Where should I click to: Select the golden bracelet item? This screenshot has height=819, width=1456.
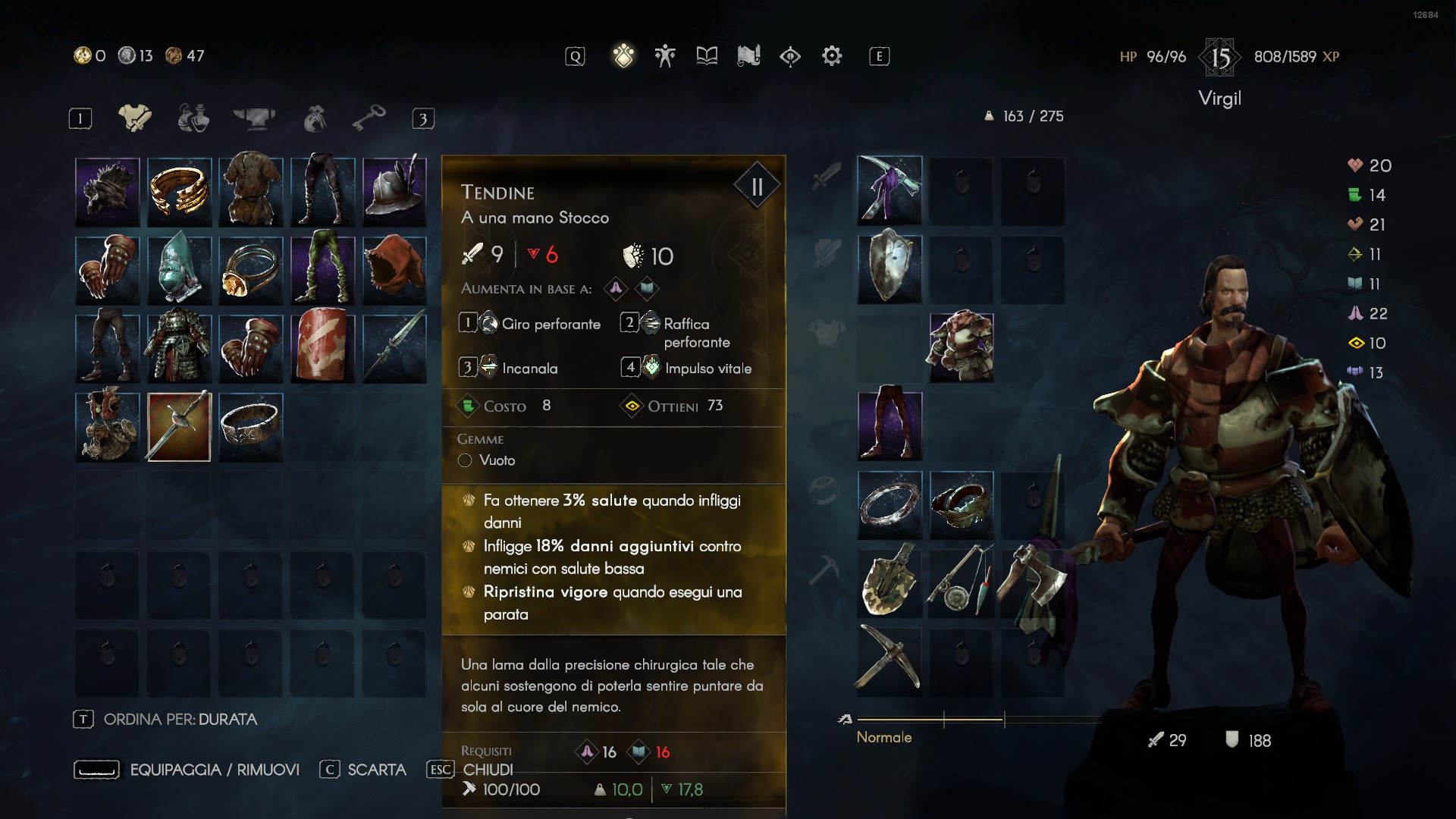click(179, 192)
